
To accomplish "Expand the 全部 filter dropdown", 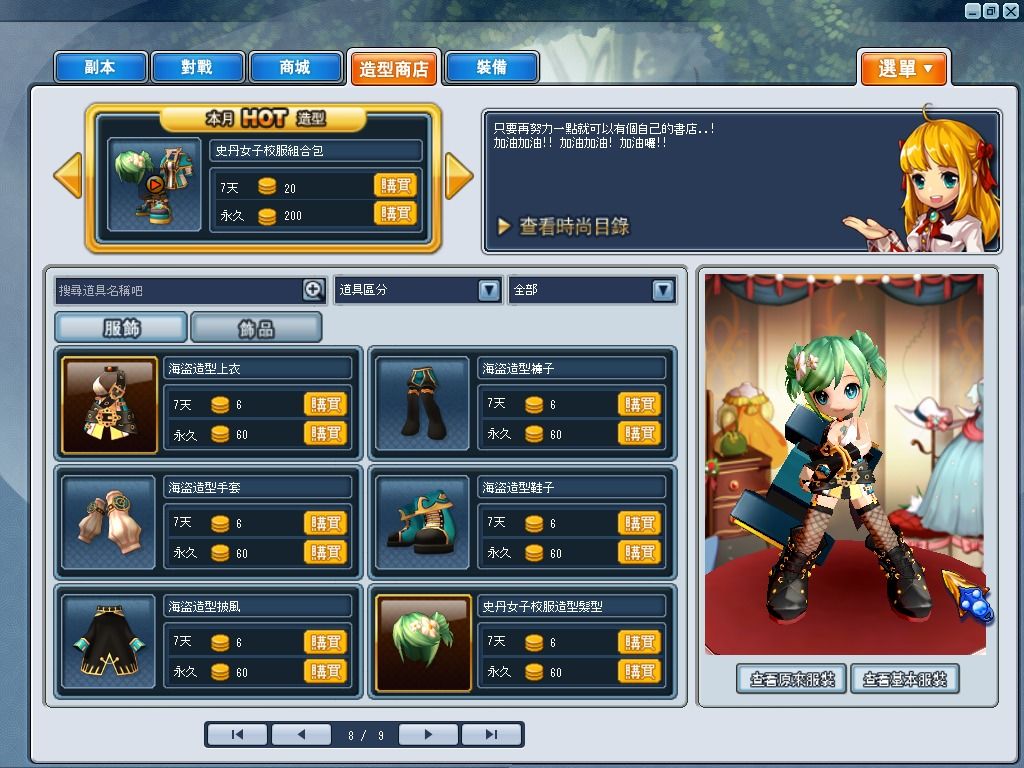I will click(x=662, y=290).
